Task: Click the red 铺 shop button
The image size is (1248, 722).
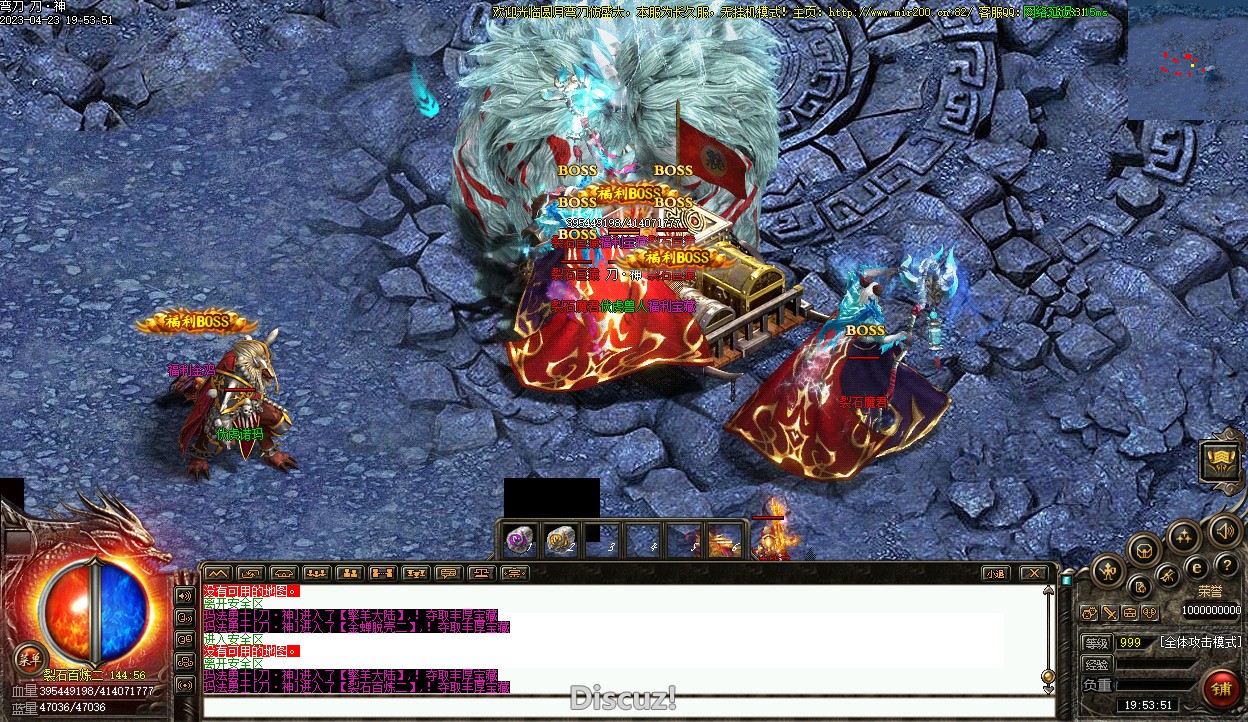Action: (1222, 688)
